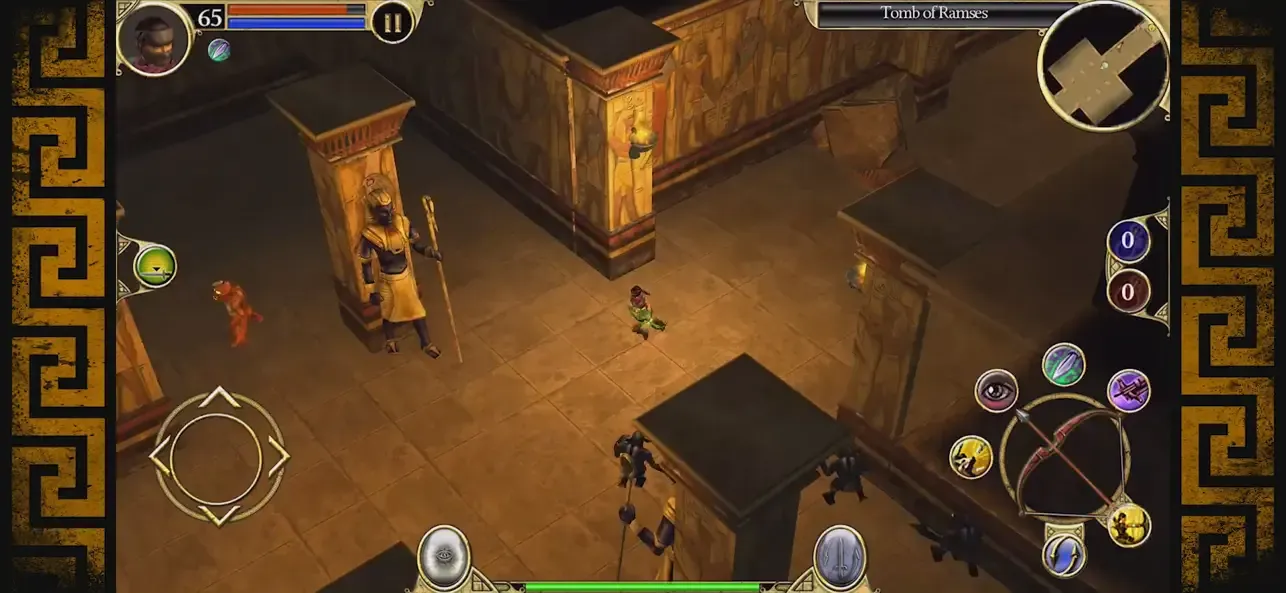
Task: Open the character portrait
Action: pos(154,38)
